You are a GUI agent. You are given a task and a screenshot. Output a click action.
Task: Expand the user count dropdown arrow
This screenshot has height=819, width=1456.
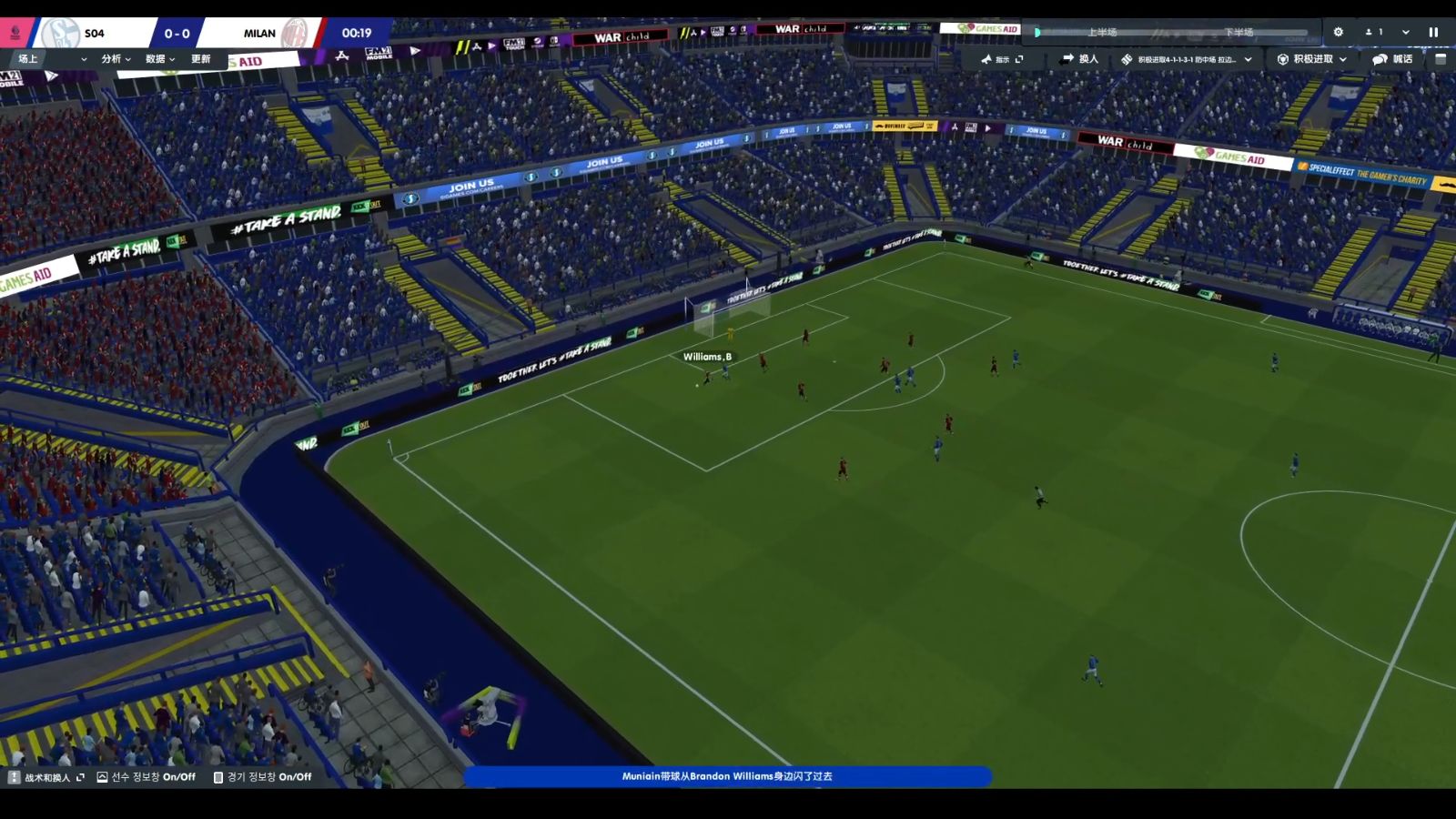1406,32
